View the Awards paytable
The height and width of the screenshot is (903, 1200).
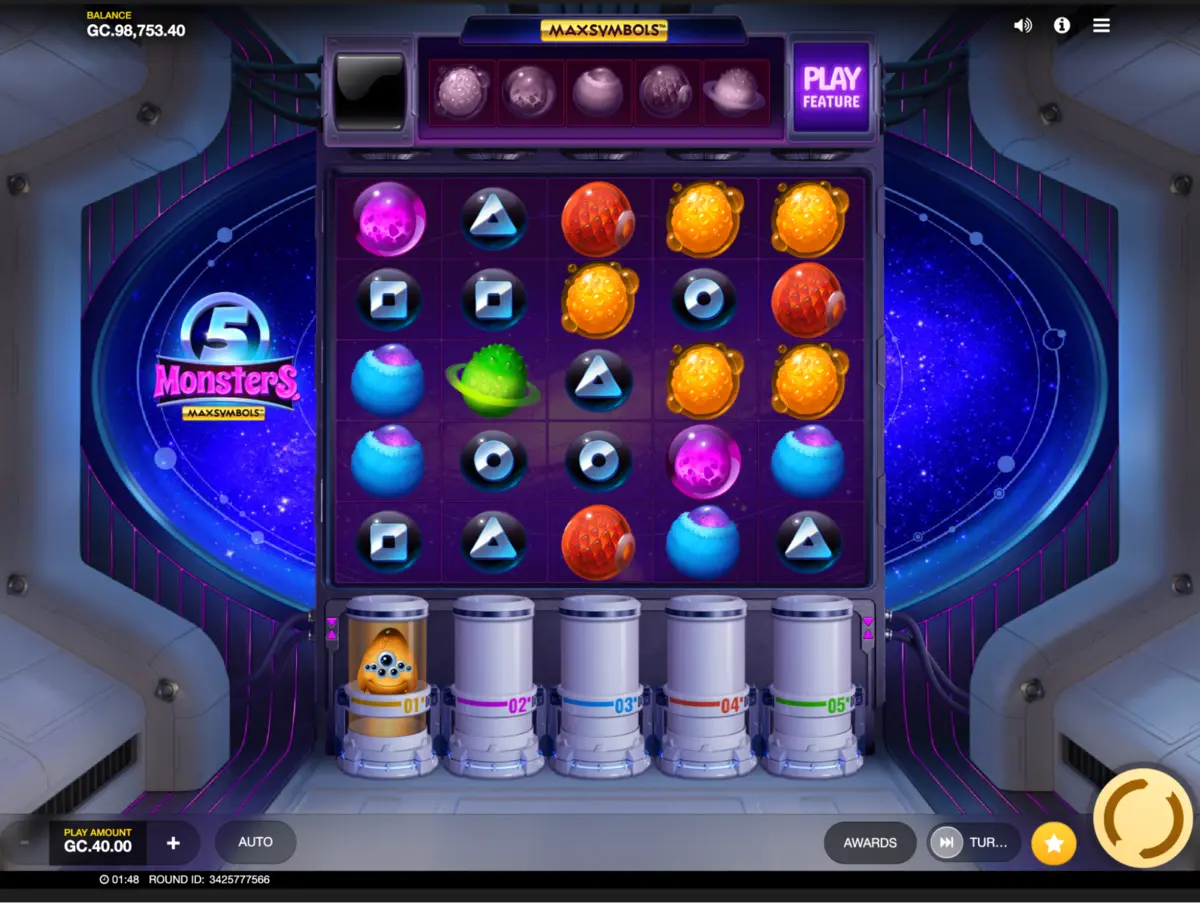[x=869, y=843]
